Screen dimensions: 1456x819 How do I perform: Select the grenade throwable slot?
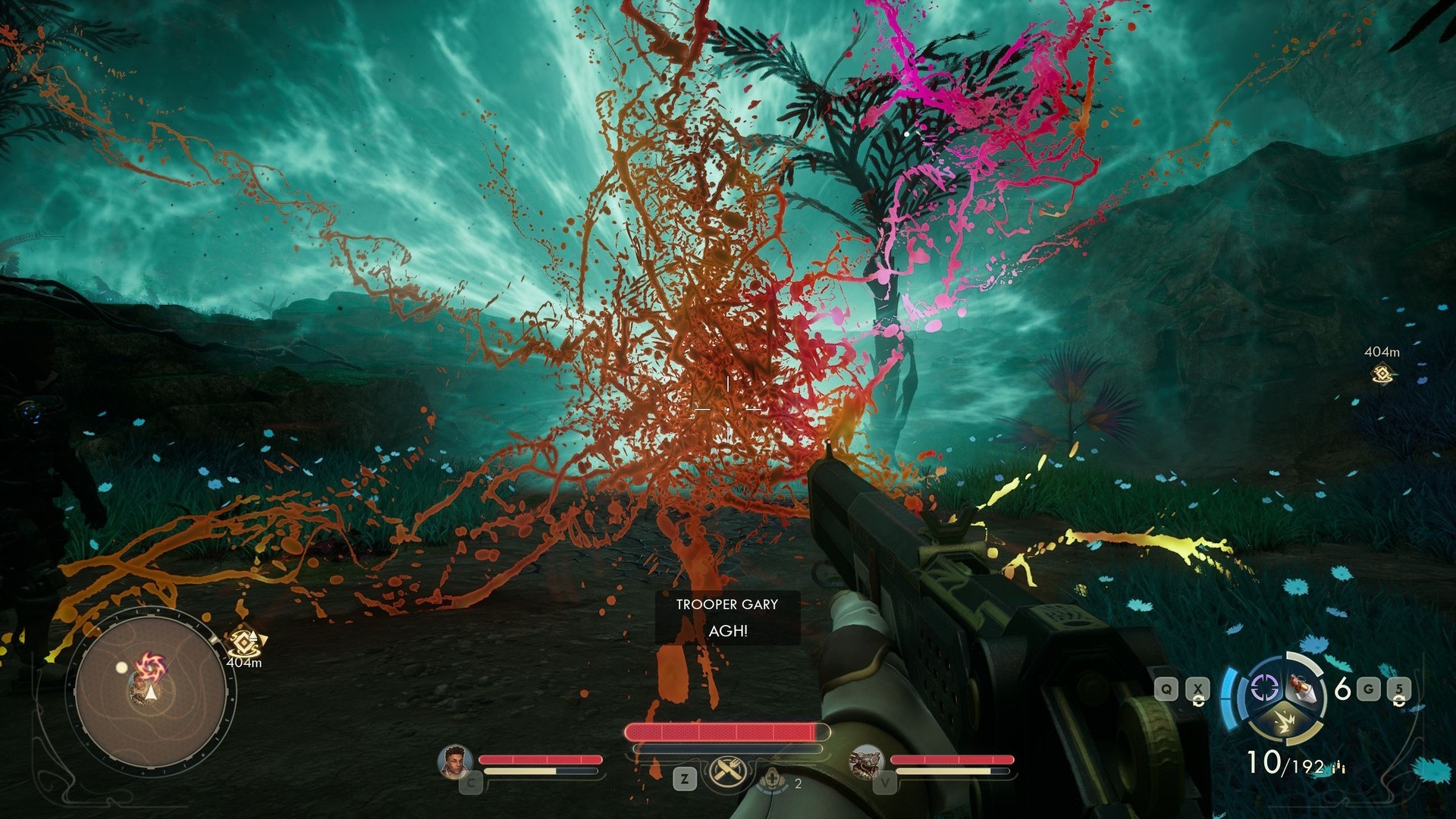pos(1303,689)
